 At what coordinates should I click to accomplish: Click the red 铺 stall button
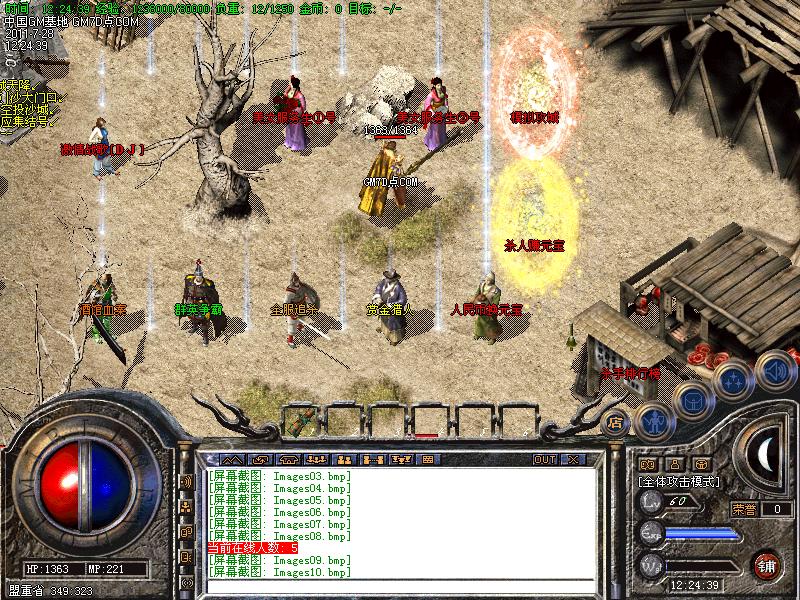(767, 565)
